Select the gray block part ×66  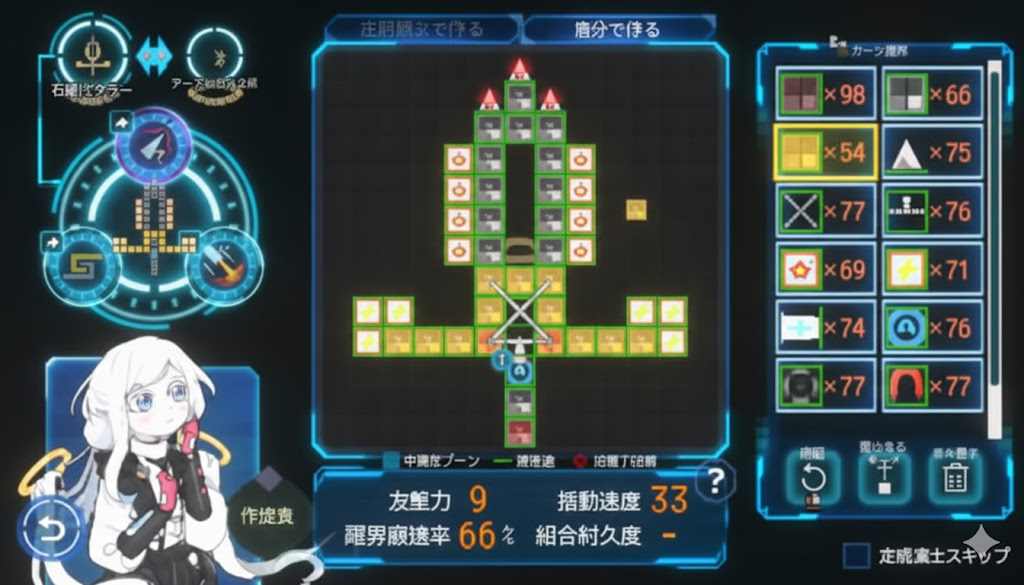932,94
